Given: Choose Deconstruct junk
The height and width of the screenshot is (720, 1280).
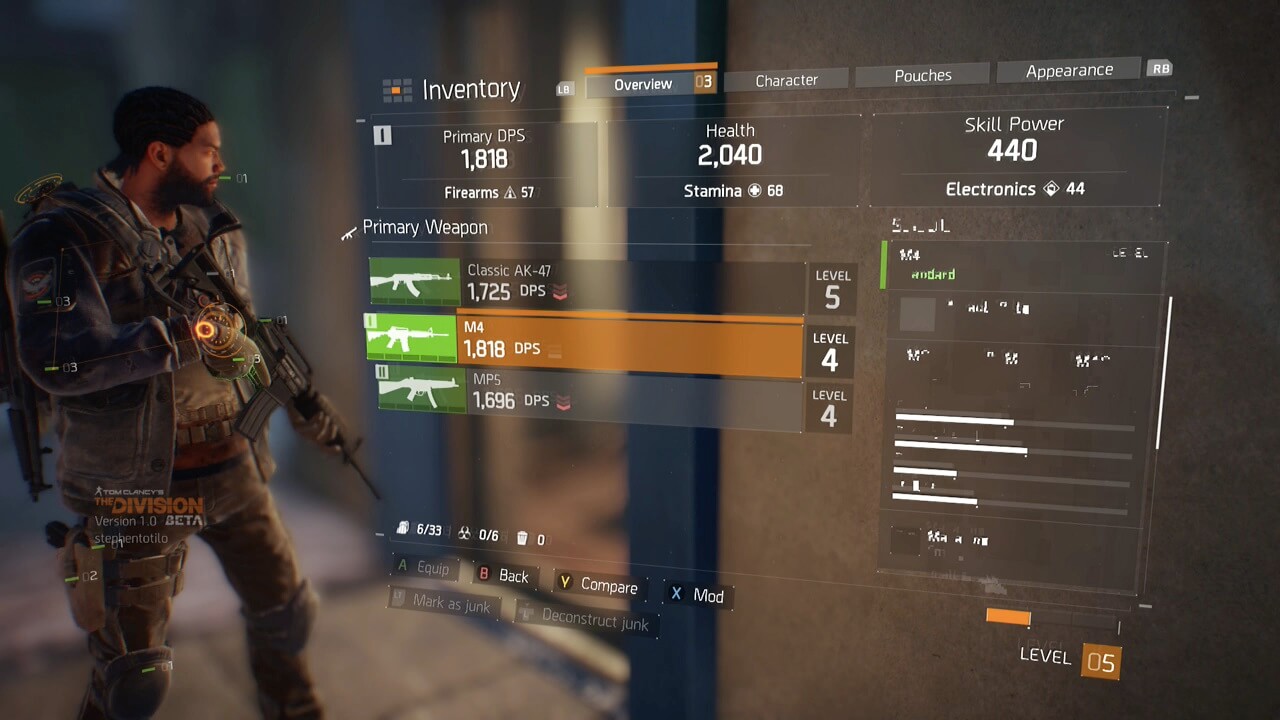Looking at the screenshot, I should [x=585, y=619].
